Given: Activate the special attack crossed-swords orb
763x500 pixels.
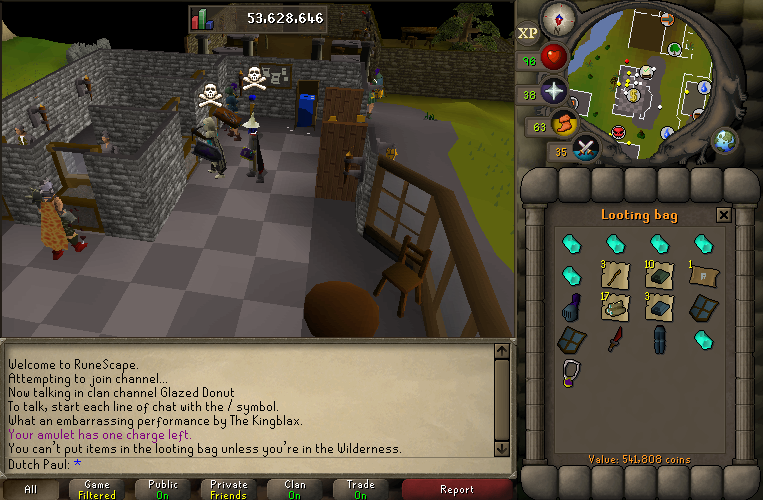Looking at the screenshot, I should (585, 148).
